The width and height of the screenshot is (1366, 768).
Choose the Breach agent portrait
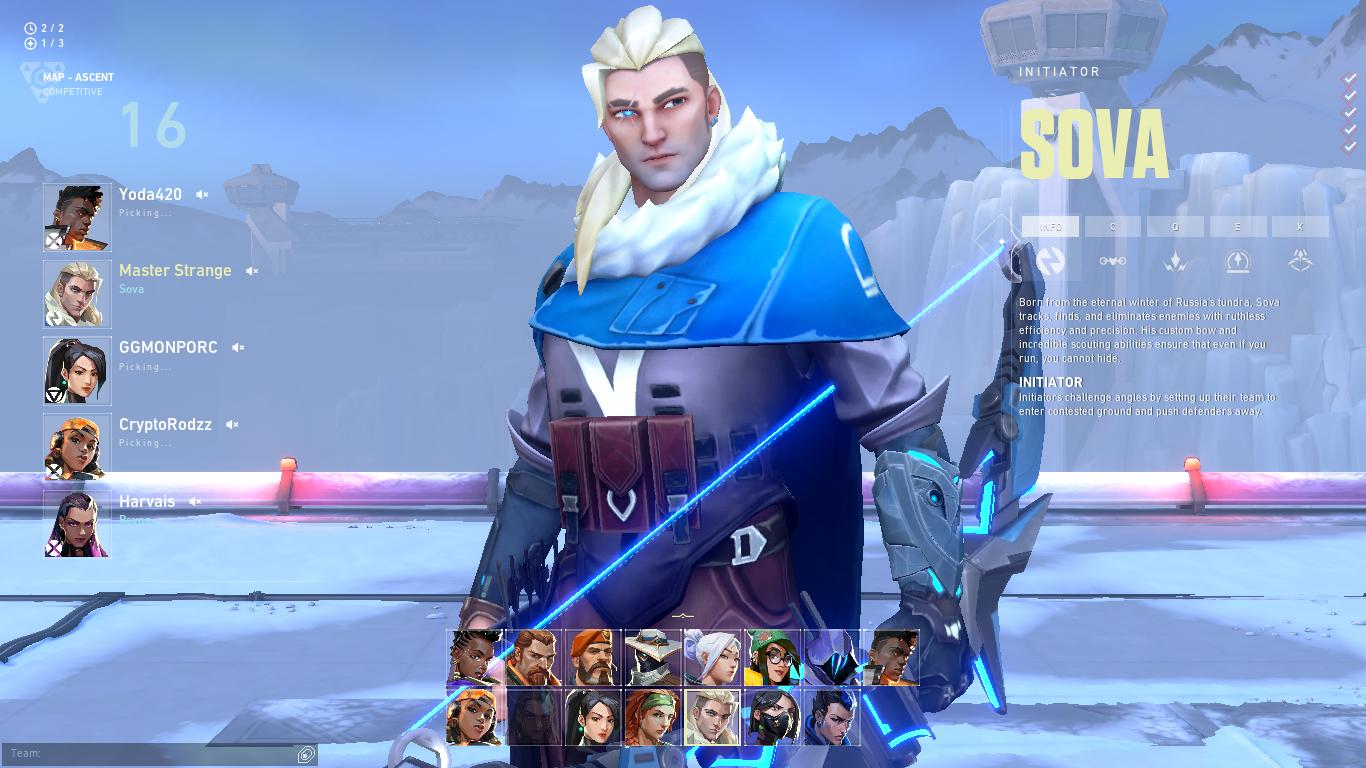pos(534,657)
